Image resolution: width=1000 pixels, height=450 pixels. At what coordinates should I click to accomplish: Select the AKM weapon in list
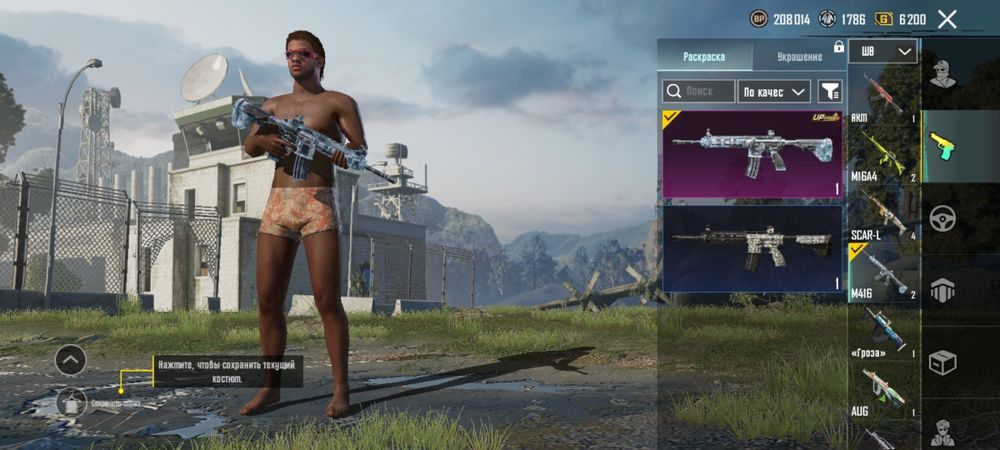pos(882,96)
